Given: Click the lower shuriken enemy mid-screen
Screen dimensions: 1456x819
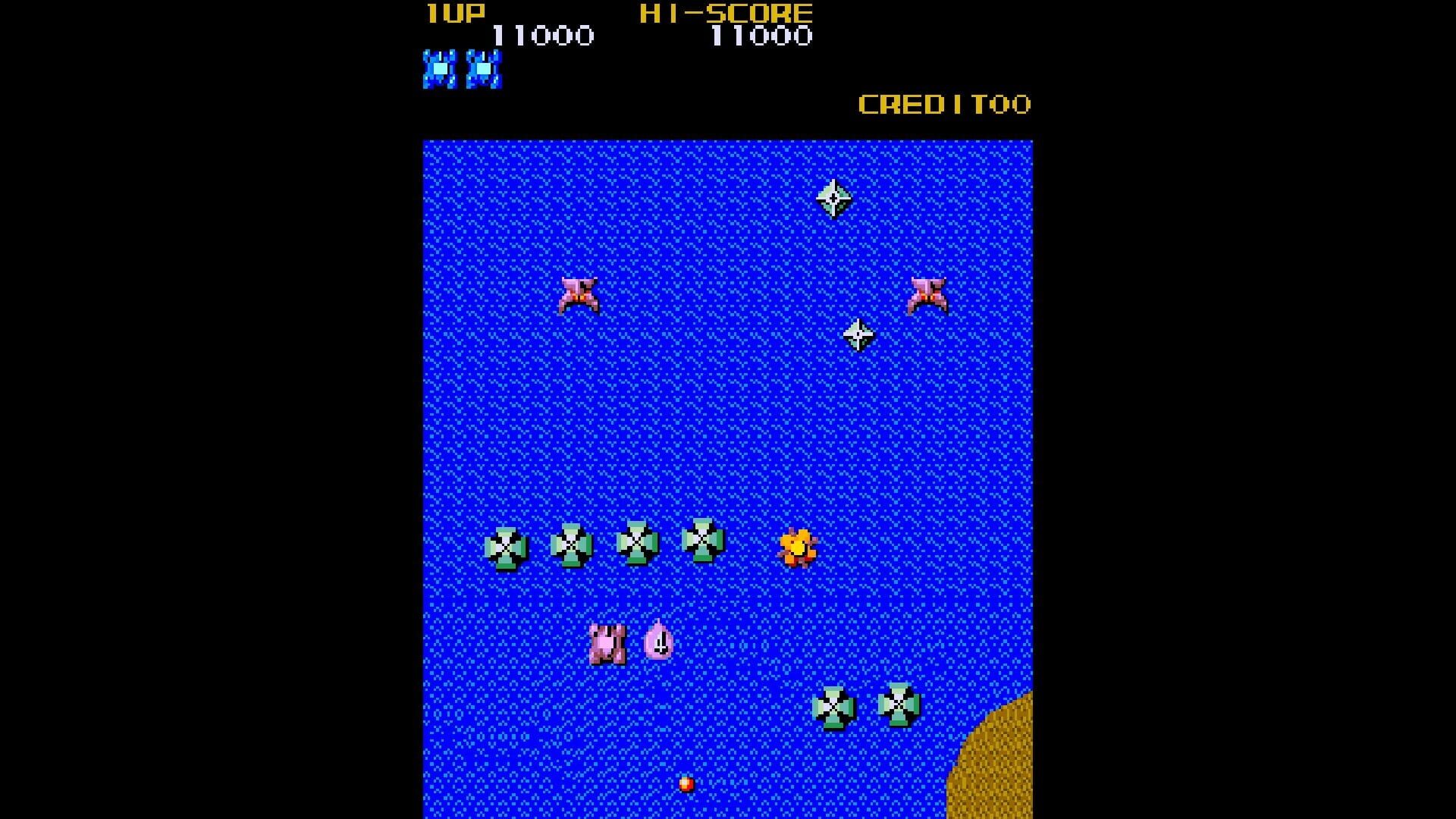Looking at the screenshot, I should click(857, 336).
